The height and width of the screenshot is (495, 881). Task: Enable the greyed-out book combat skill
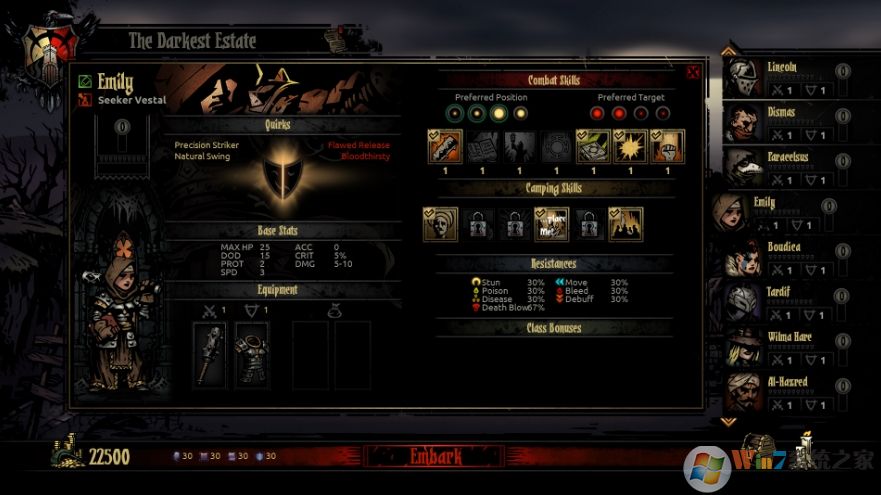483,147
